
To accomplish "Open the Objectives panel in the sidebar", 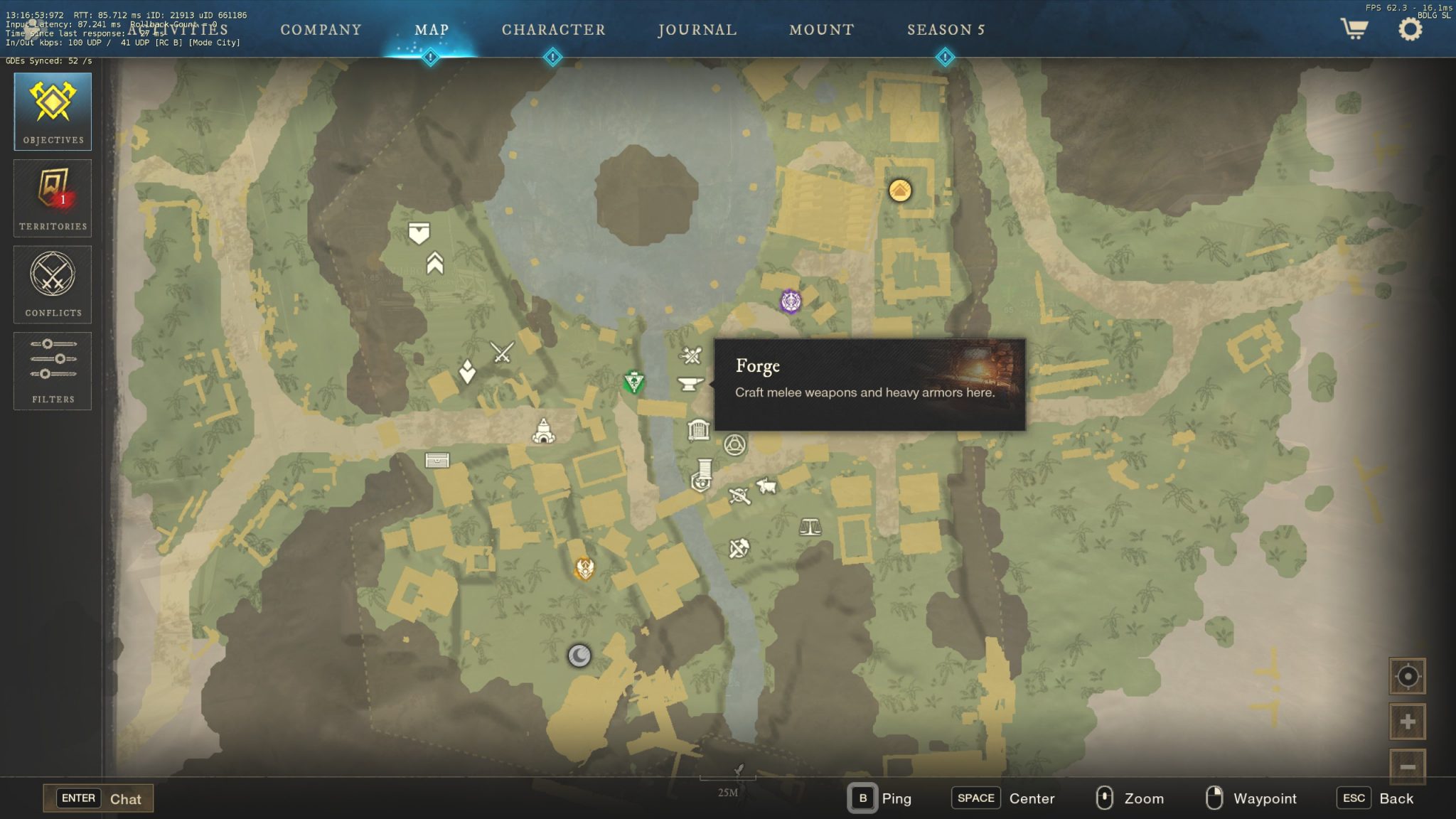I will 53,111.
